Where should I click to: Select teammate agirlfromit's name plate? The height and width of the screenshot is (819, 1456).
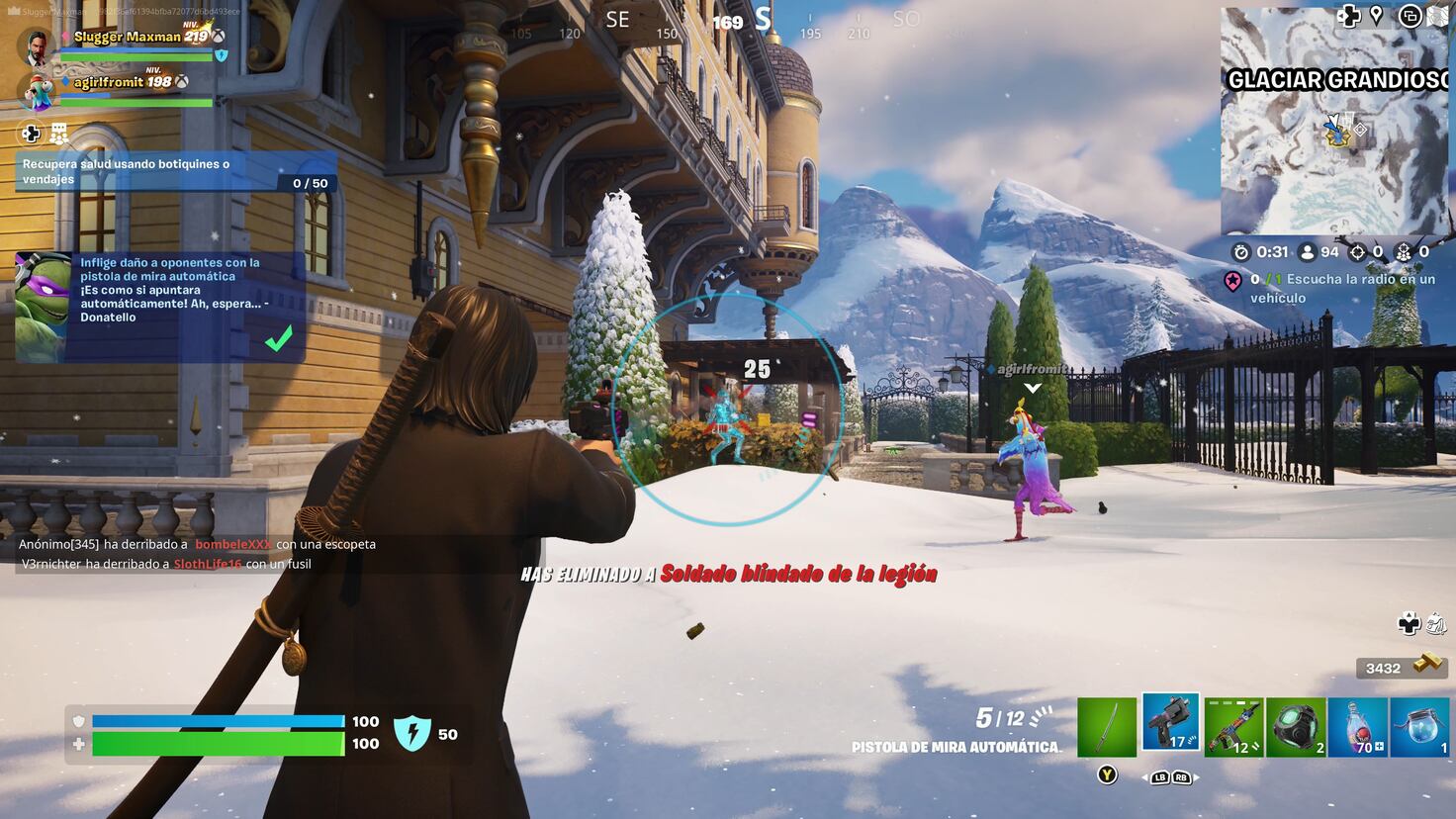(x=109, y=84)
